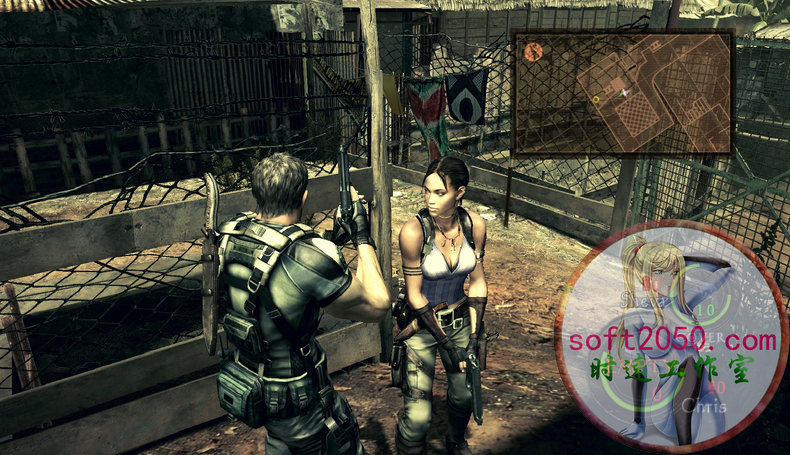Click the orange compass icon on the minimap
This screenshot has height=455, width=790.
point(533,52)
